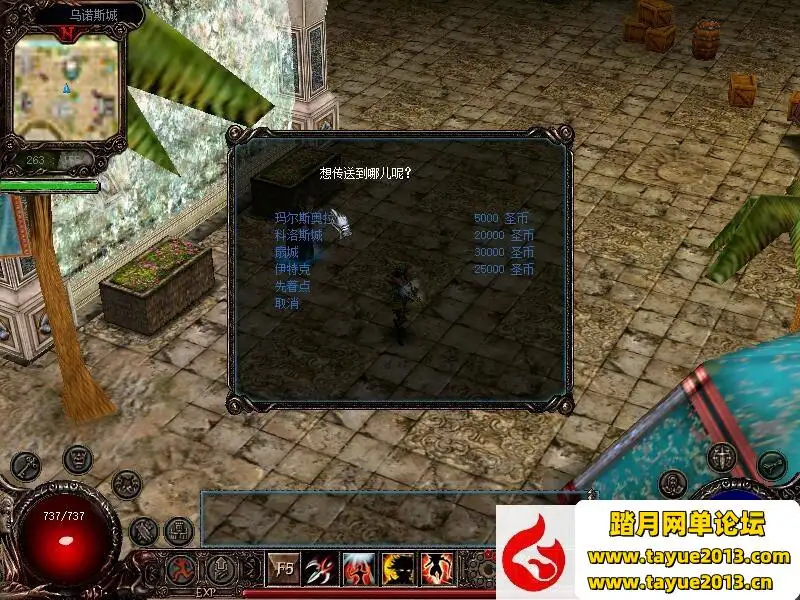This screenshot has height=600, width=800.
Task: Choose 科洛斯城 as teleport destination
Action: pyautogui.click(x=298, y=235)
